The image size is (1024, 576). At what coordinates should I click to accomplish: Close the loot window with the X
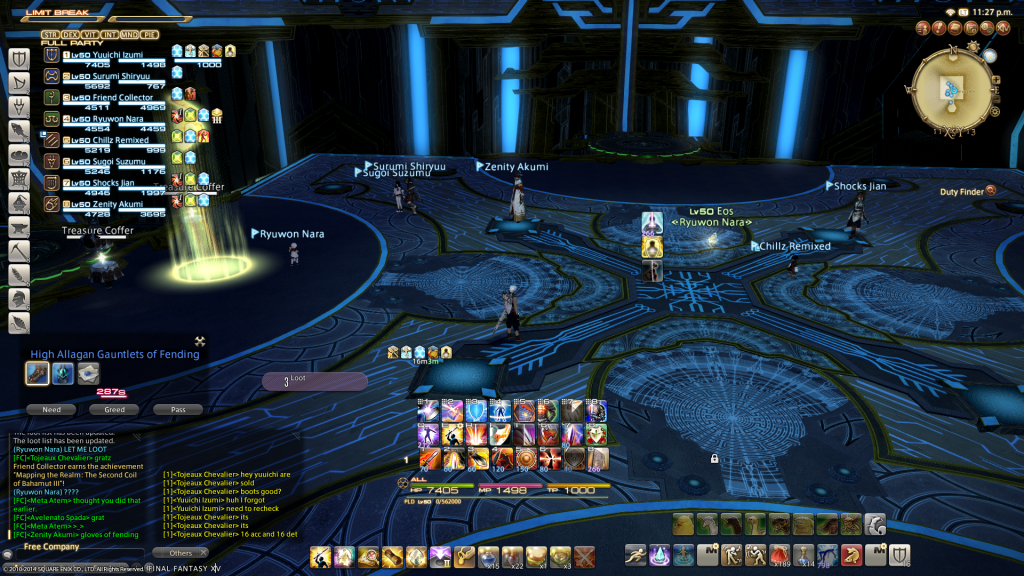click(x=199, y=341)
